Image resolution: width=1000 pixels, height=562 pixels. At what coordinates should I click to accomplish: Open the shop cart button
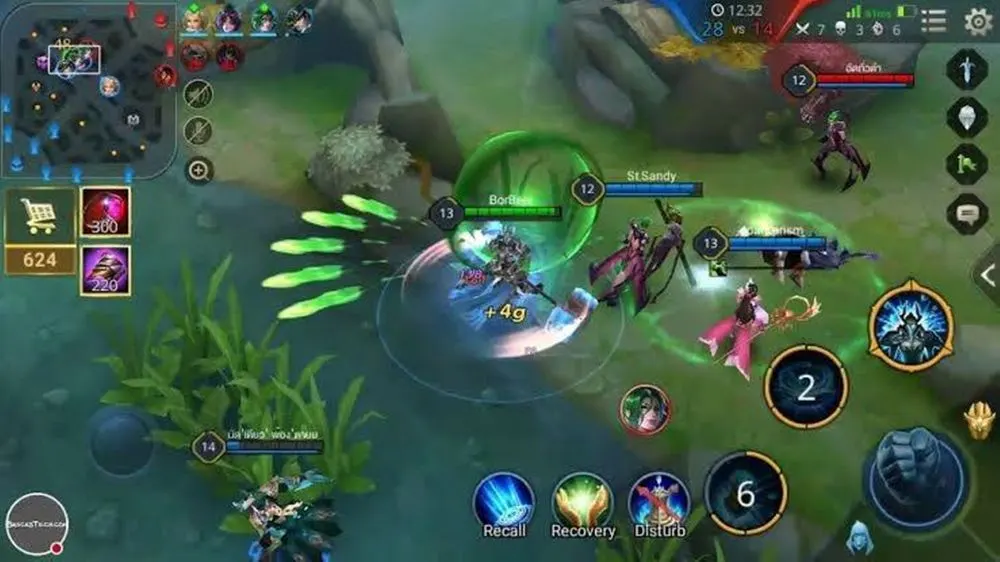[x=40, y=216]
